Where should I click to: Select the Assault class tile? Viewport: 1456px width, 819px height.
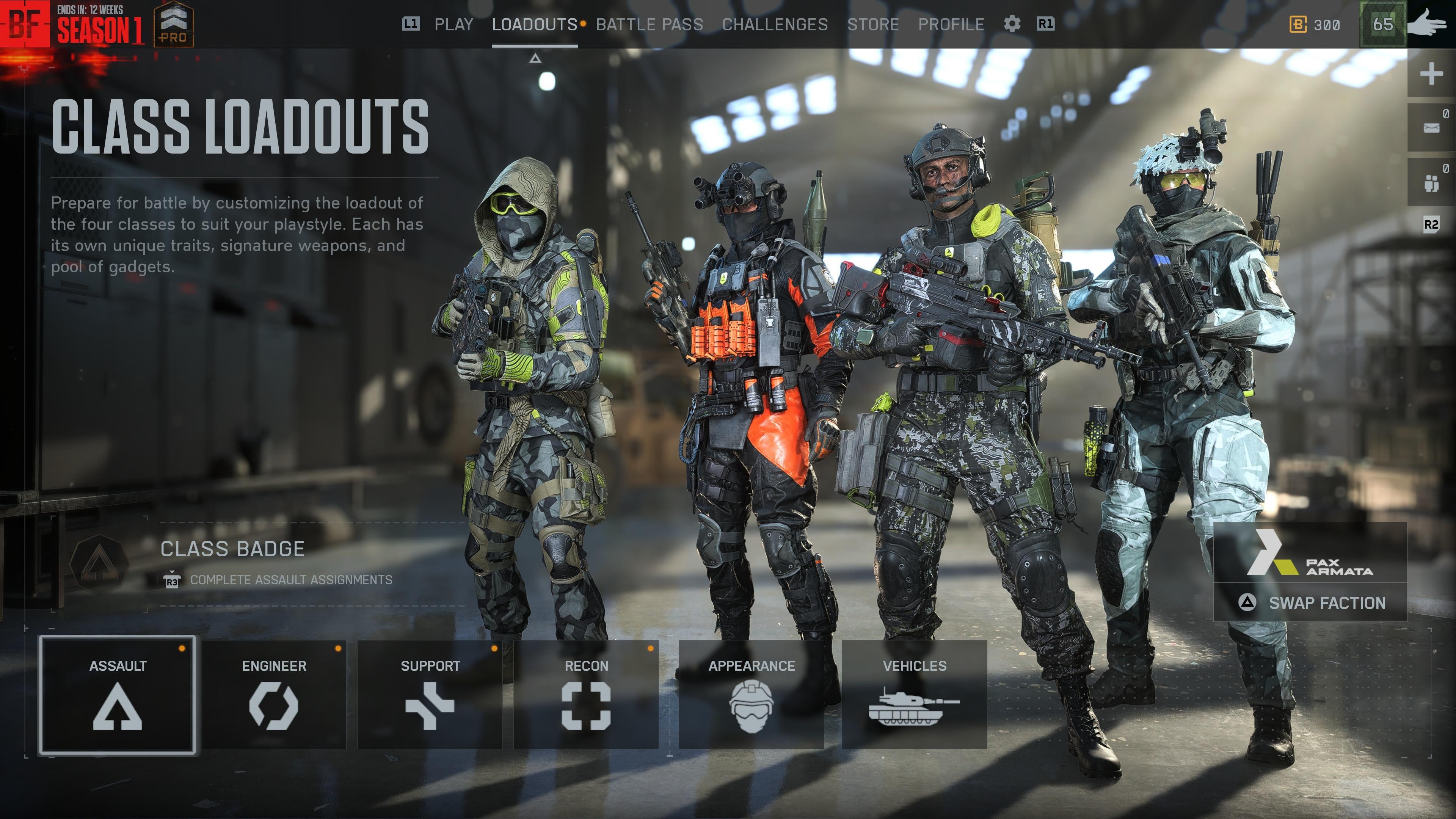[x=118, y=695]
